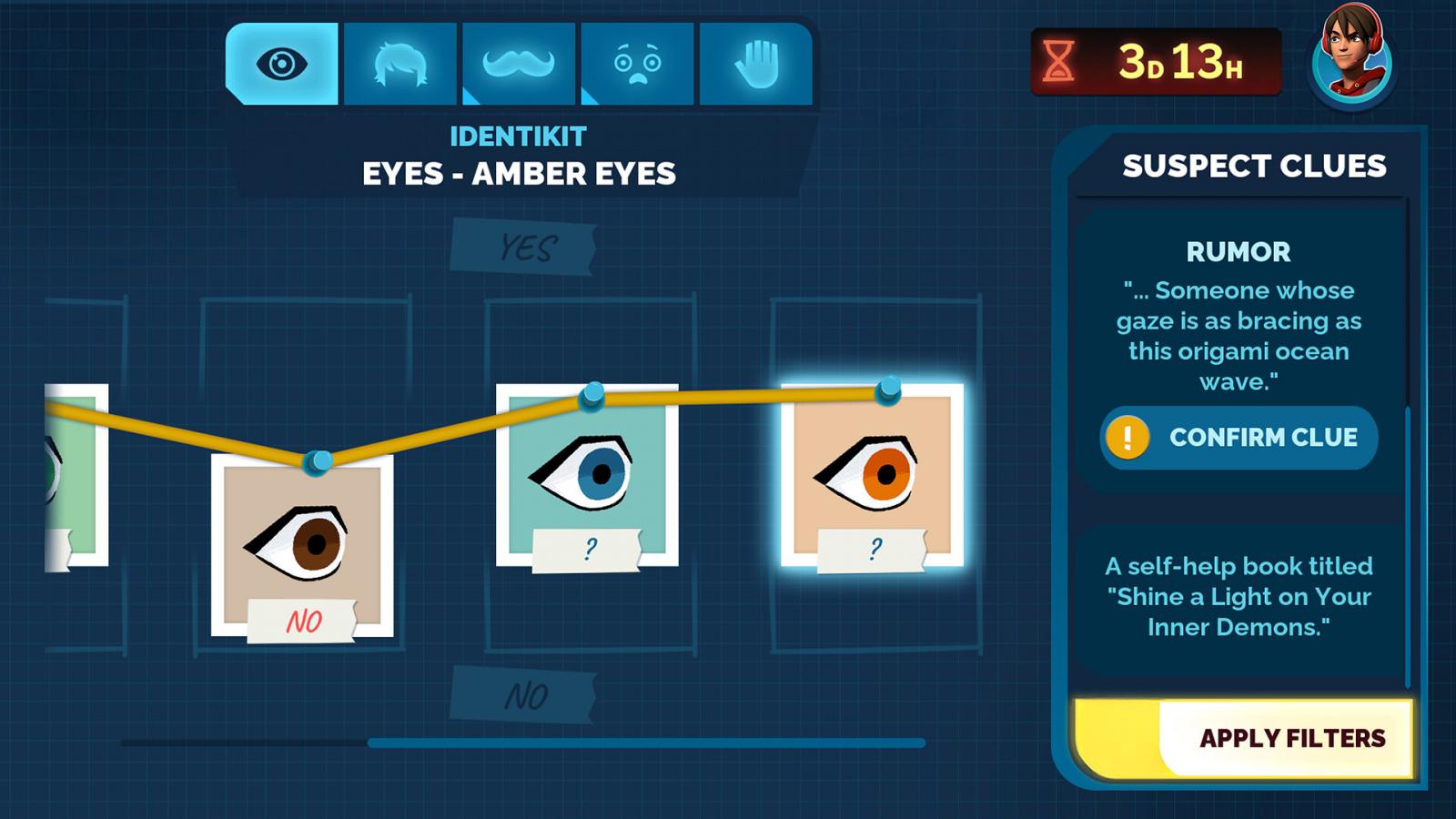Confirm the rumor clue
Image resolution: width=1456 pixels, height=819 pixels.
pos(1238,438)
